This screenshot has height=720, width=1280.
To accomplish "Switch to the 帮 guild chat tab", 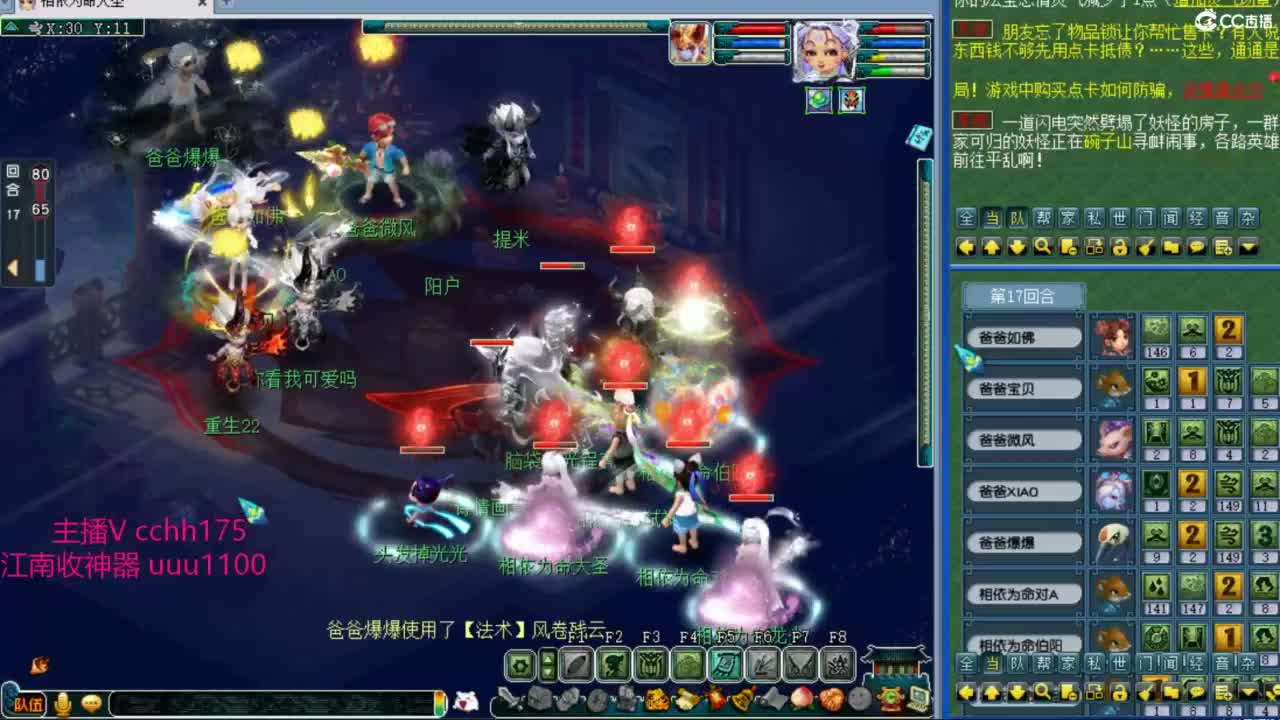I will [x=1041, y=217].
